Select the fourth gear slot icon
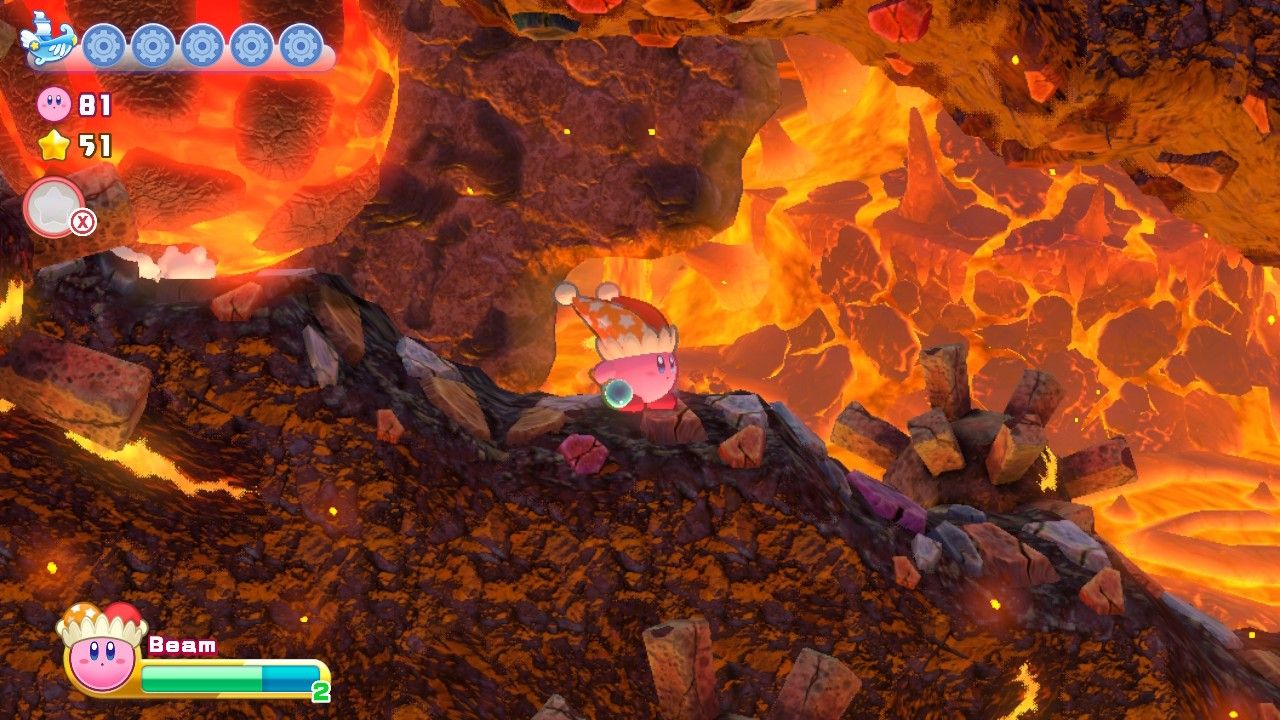 250,45
